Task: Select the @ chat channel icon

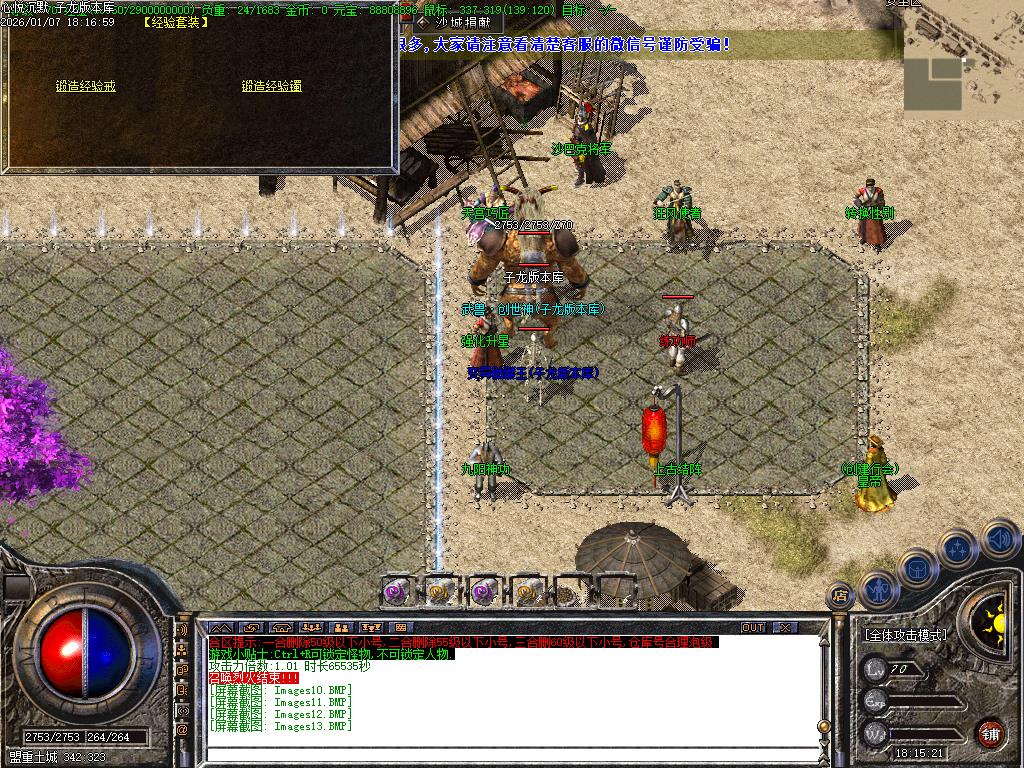Action: (182, 730)
